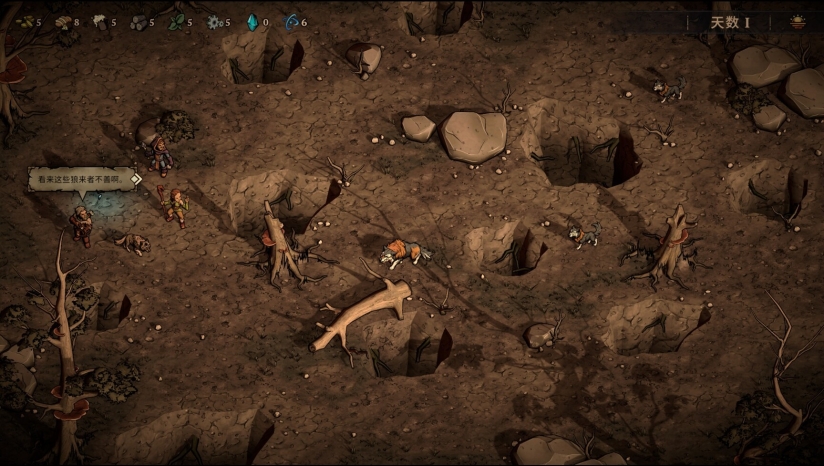Select the blue crystal resource icon

[252, 22]
